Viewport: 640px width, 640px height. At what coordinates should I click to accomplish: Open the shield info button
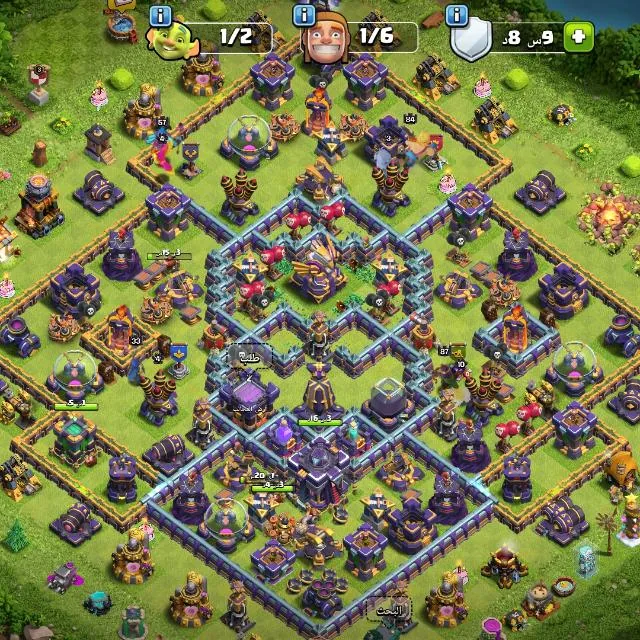(x=458, y=15)
